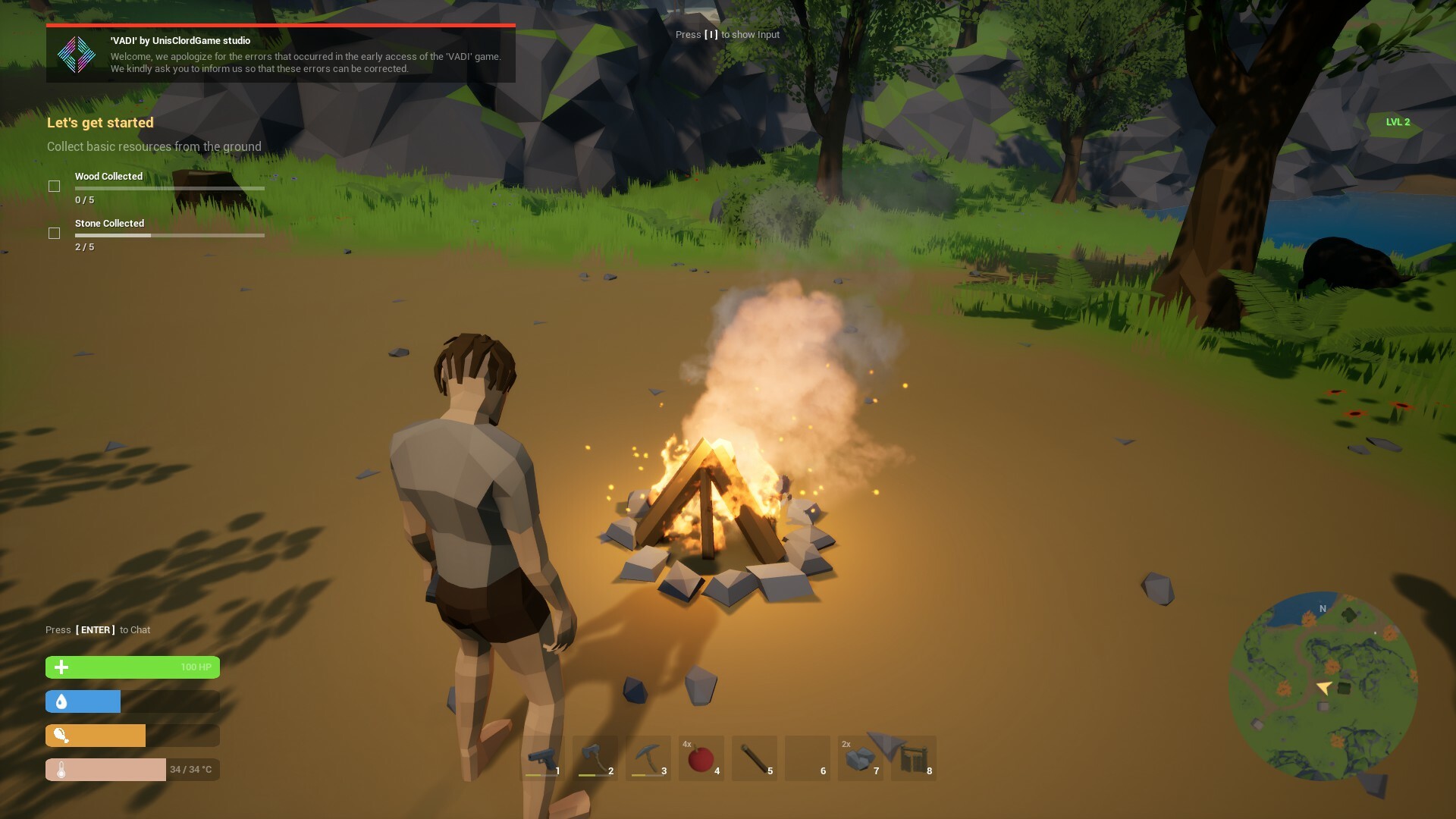Click the thirst droplet icon
The height and width of the screenshot is (819, 1456).
(x=60, y=701)
